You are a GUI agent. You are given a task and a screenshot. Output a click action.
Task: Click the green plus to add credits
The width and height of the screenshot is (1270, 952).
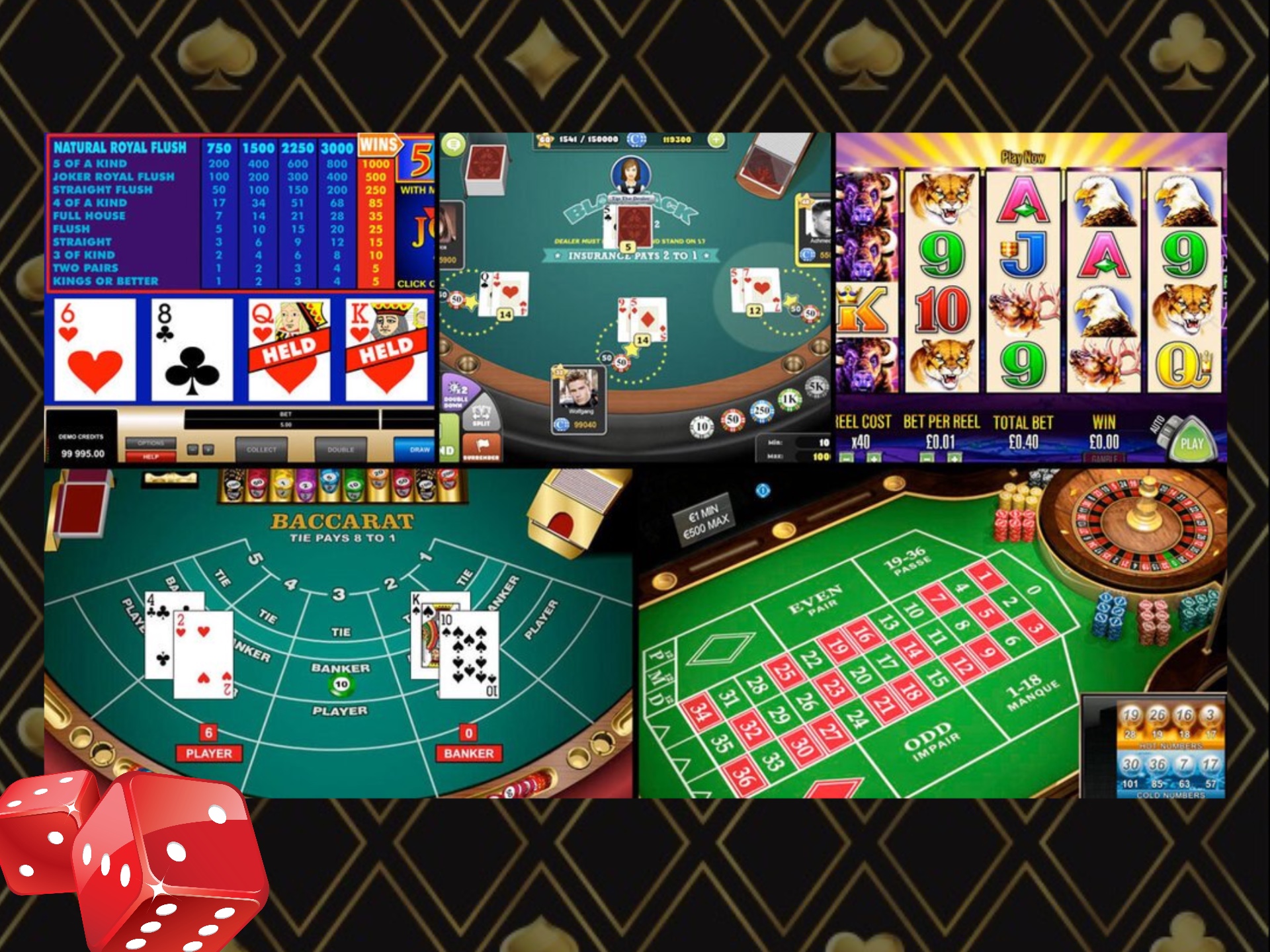(716, 139)
